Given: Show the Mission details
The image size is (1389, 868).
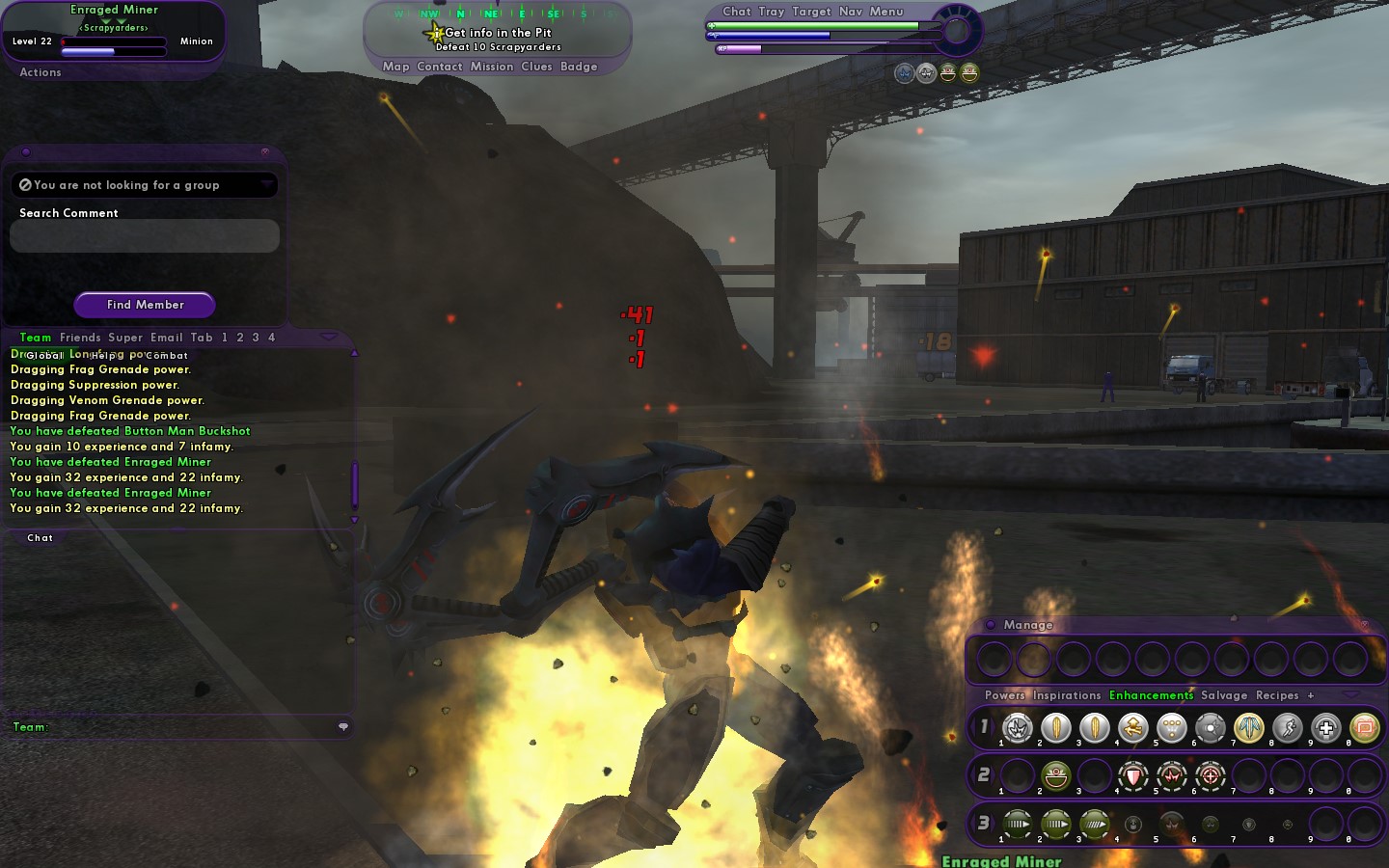Looking at the screenshot, I should pos(492,67).
